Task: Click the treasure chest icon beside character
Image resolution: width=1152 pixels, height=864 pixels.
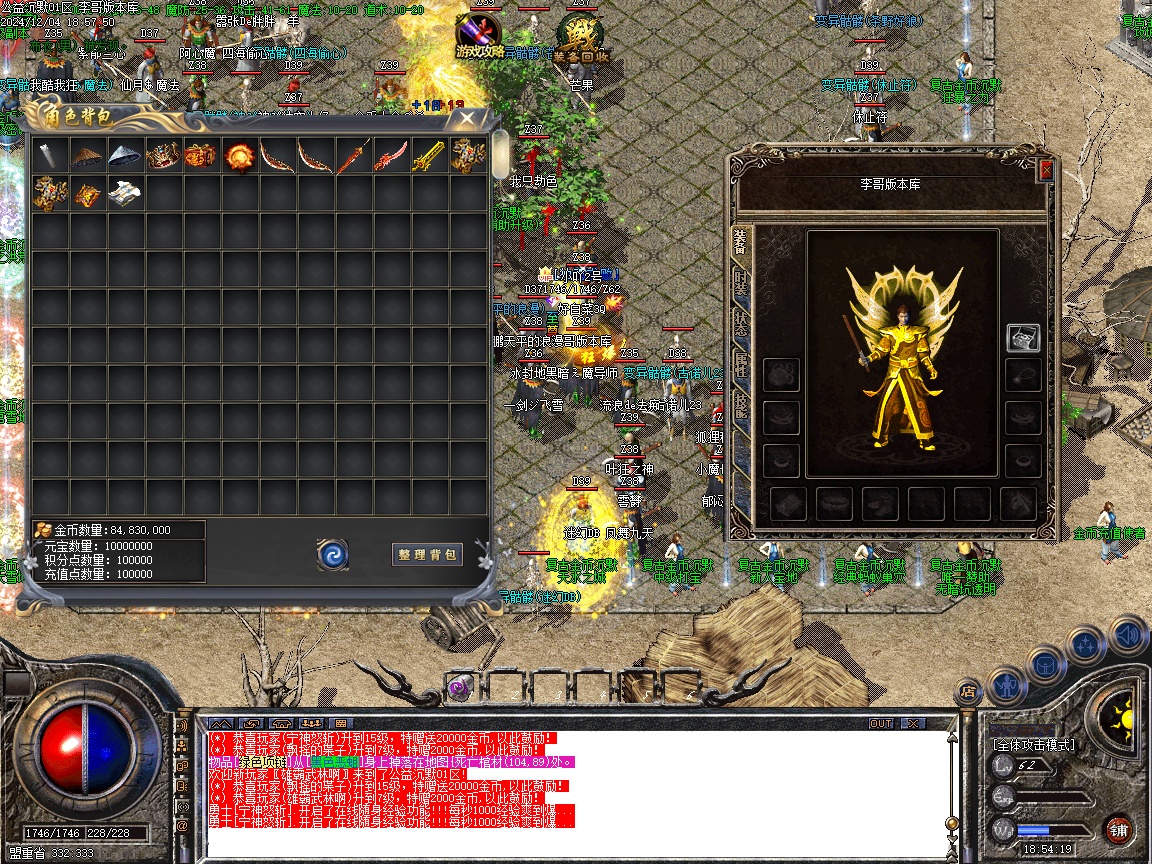Action: (1022, 338)
